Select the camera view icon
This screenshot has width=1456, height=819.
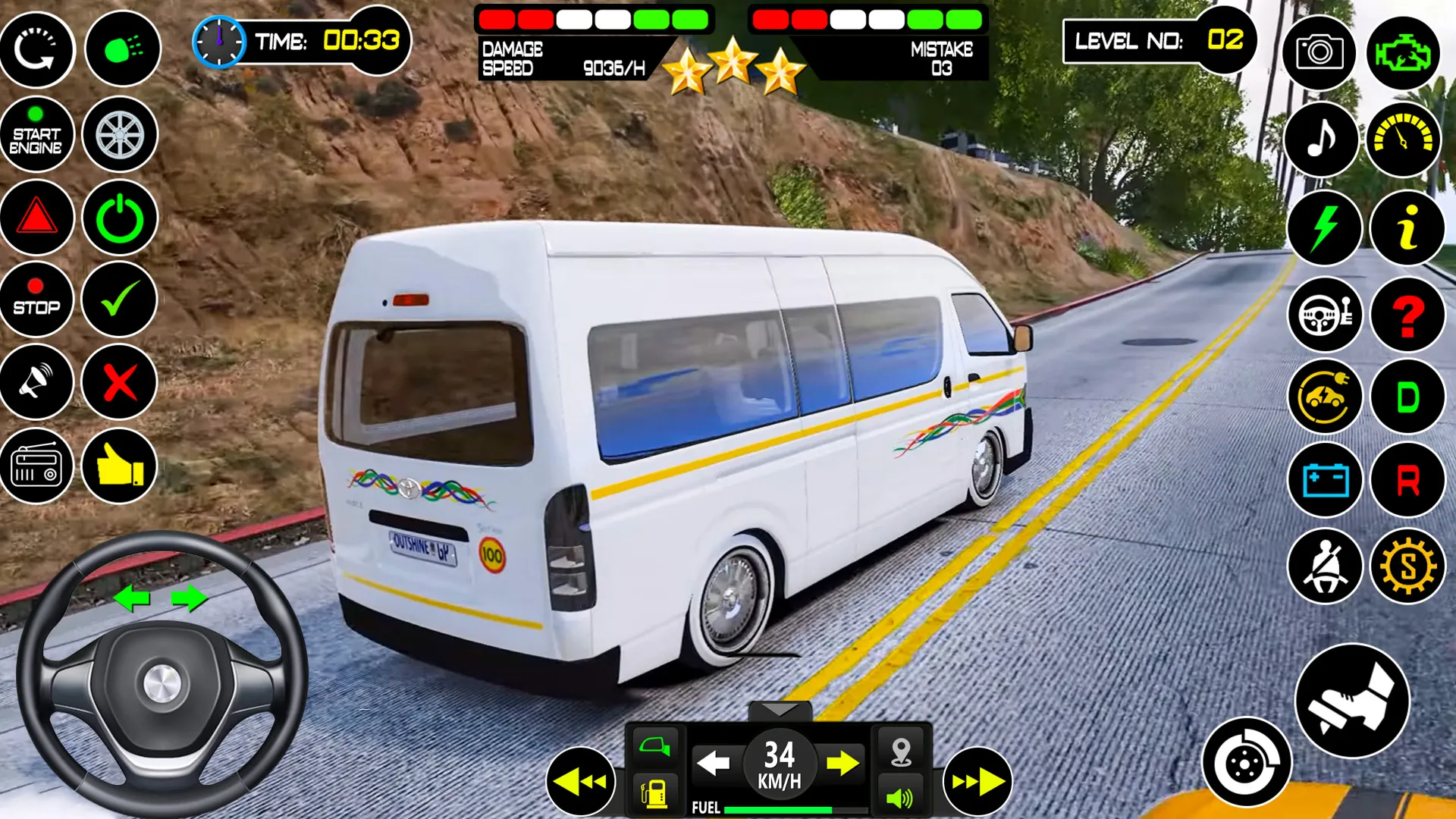(x=1319, y=50)
